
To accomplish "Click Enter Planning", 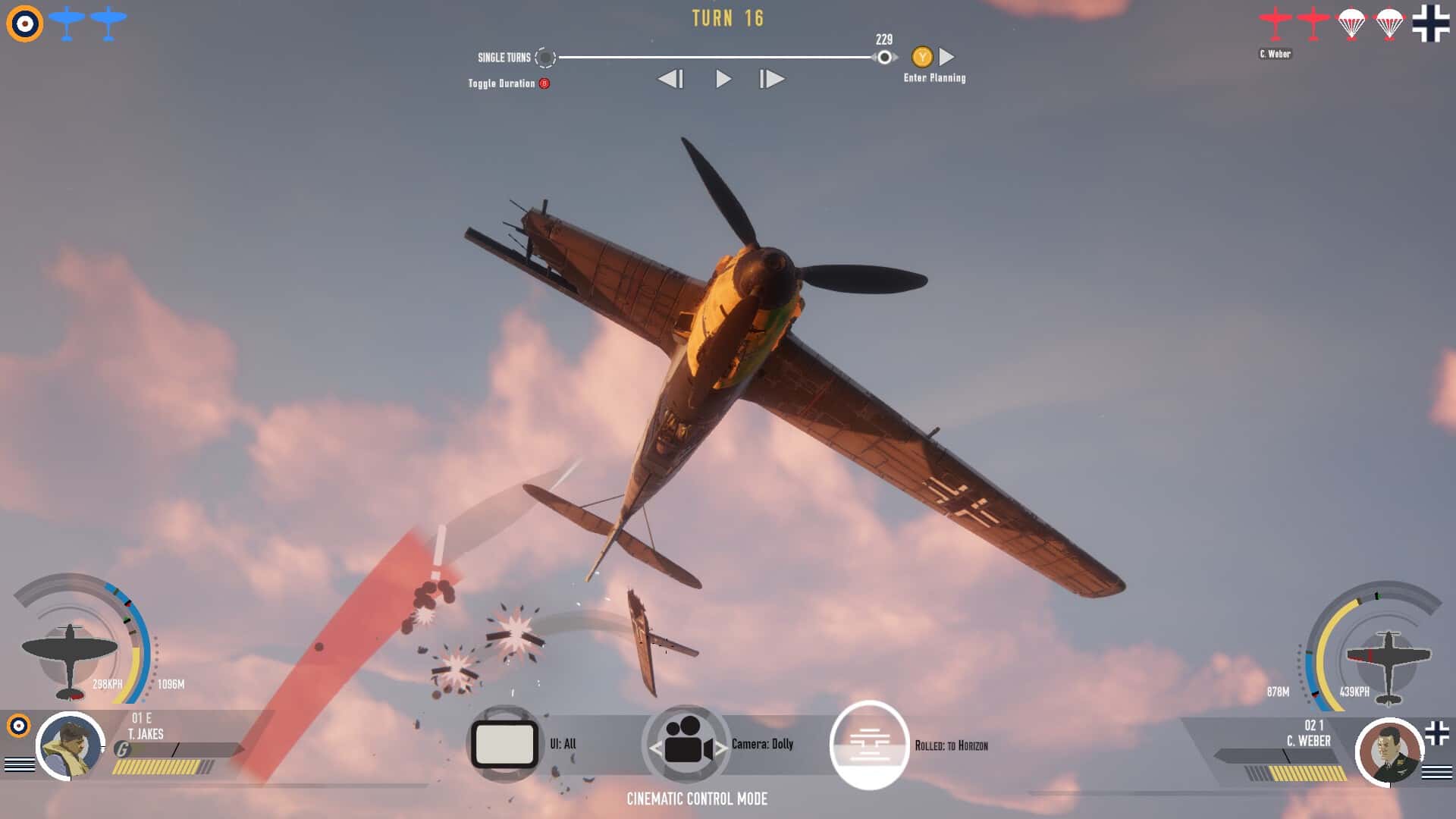I will [932, 77].
